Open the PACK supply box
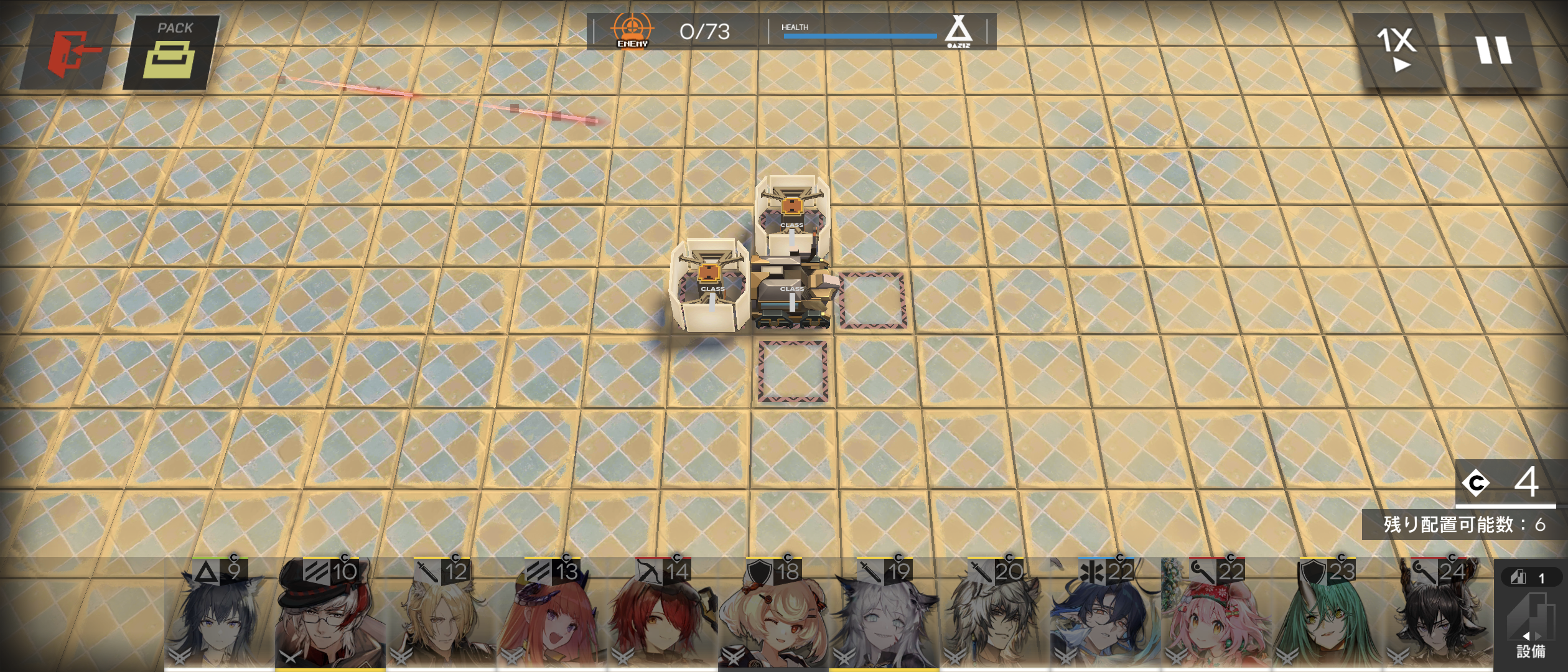The height and width of the screenshot is (672, 1568). pos(172,52)
